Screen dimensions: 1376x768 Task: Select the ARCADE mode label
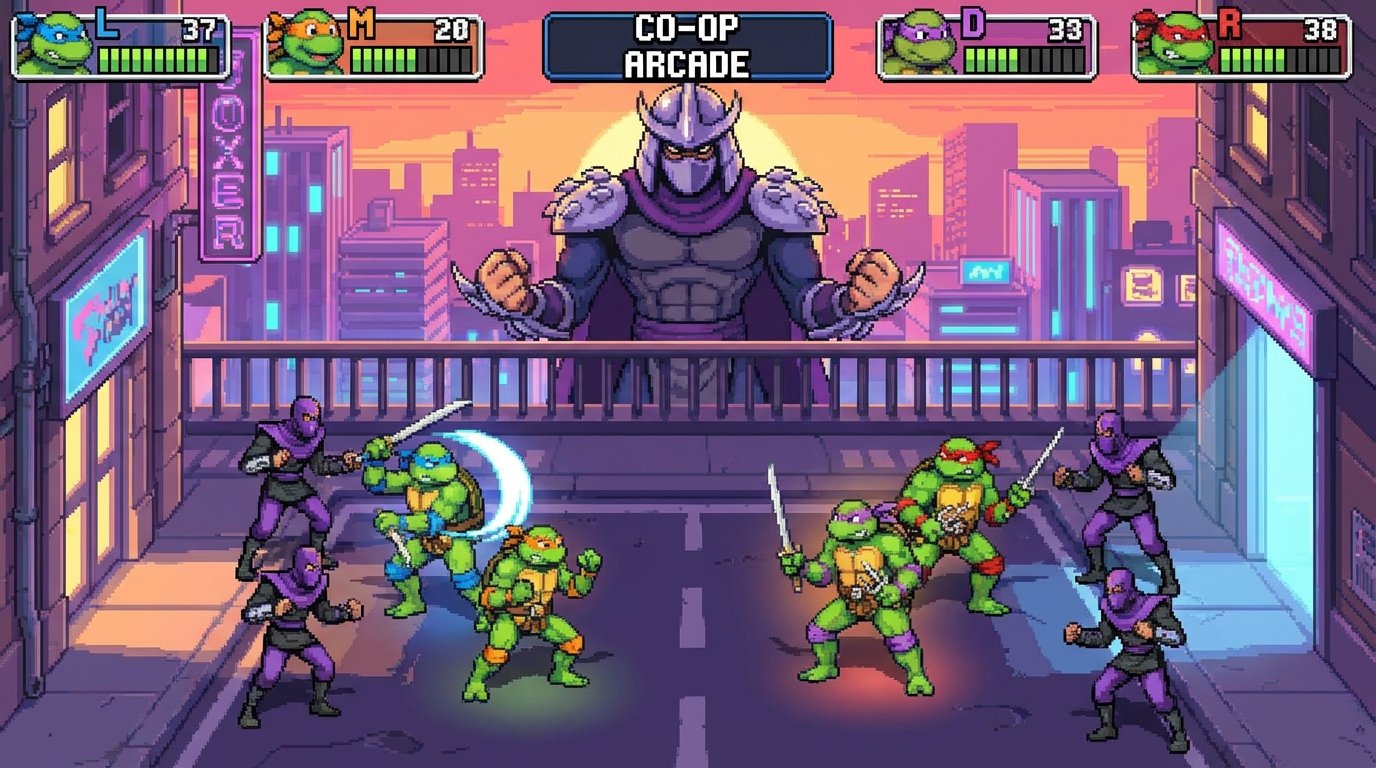point(688,64)
